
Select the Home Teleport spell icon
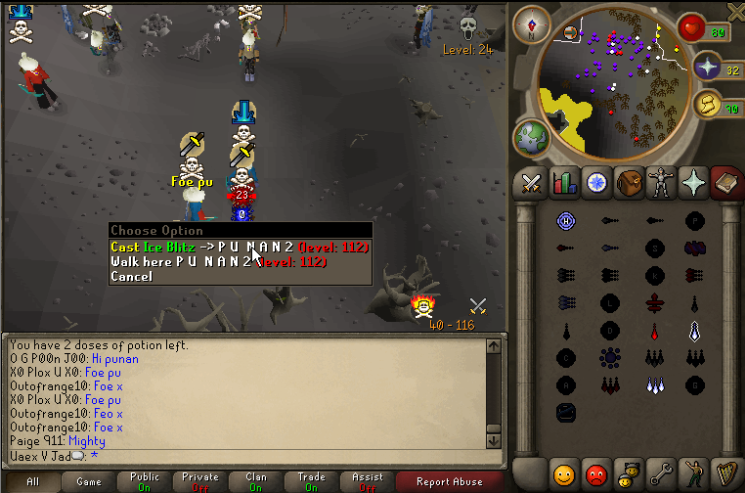[x=565, y=221]
